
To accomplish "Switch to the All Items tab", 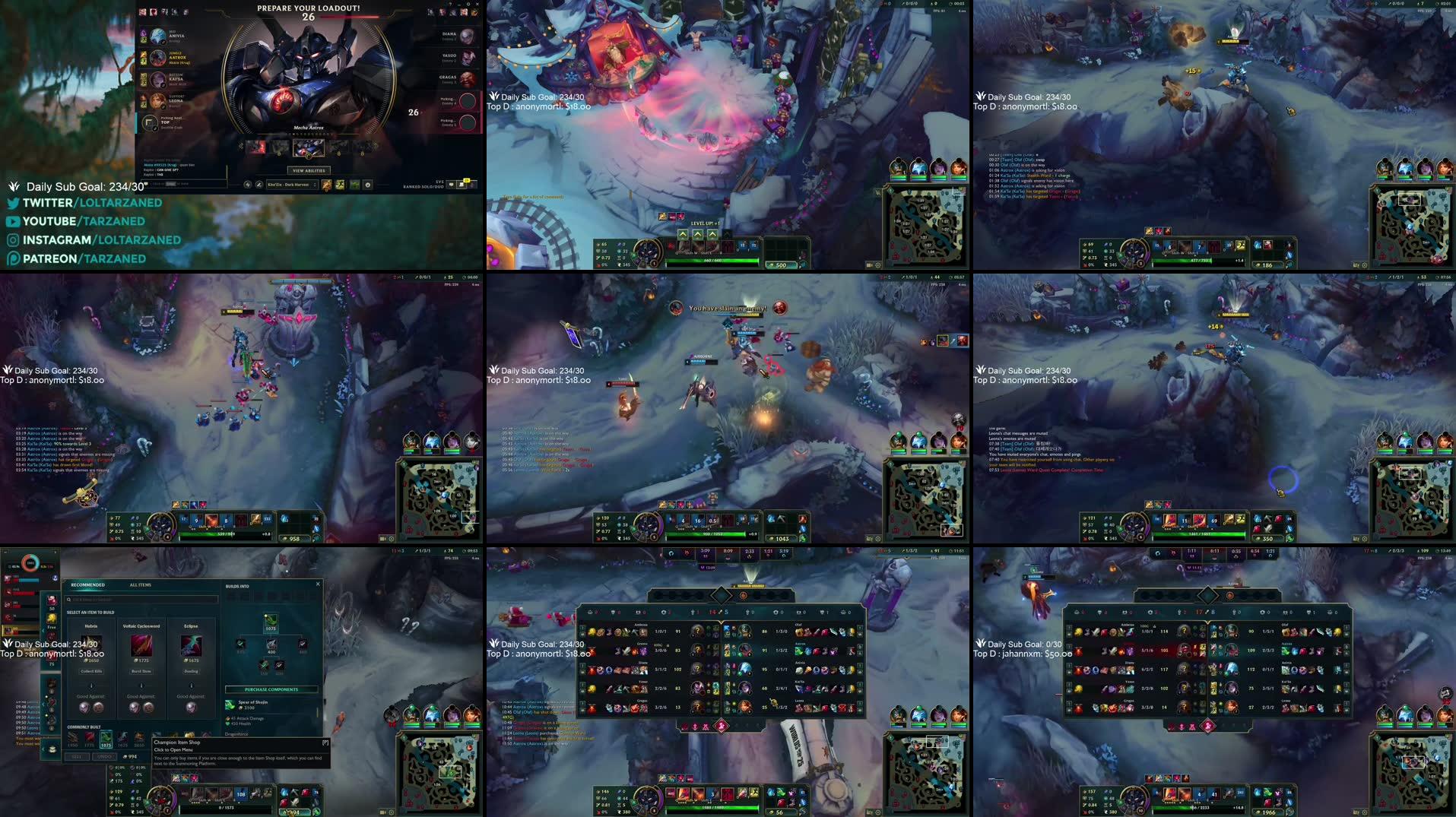I will pyautogui.click(x=140, y=585).
